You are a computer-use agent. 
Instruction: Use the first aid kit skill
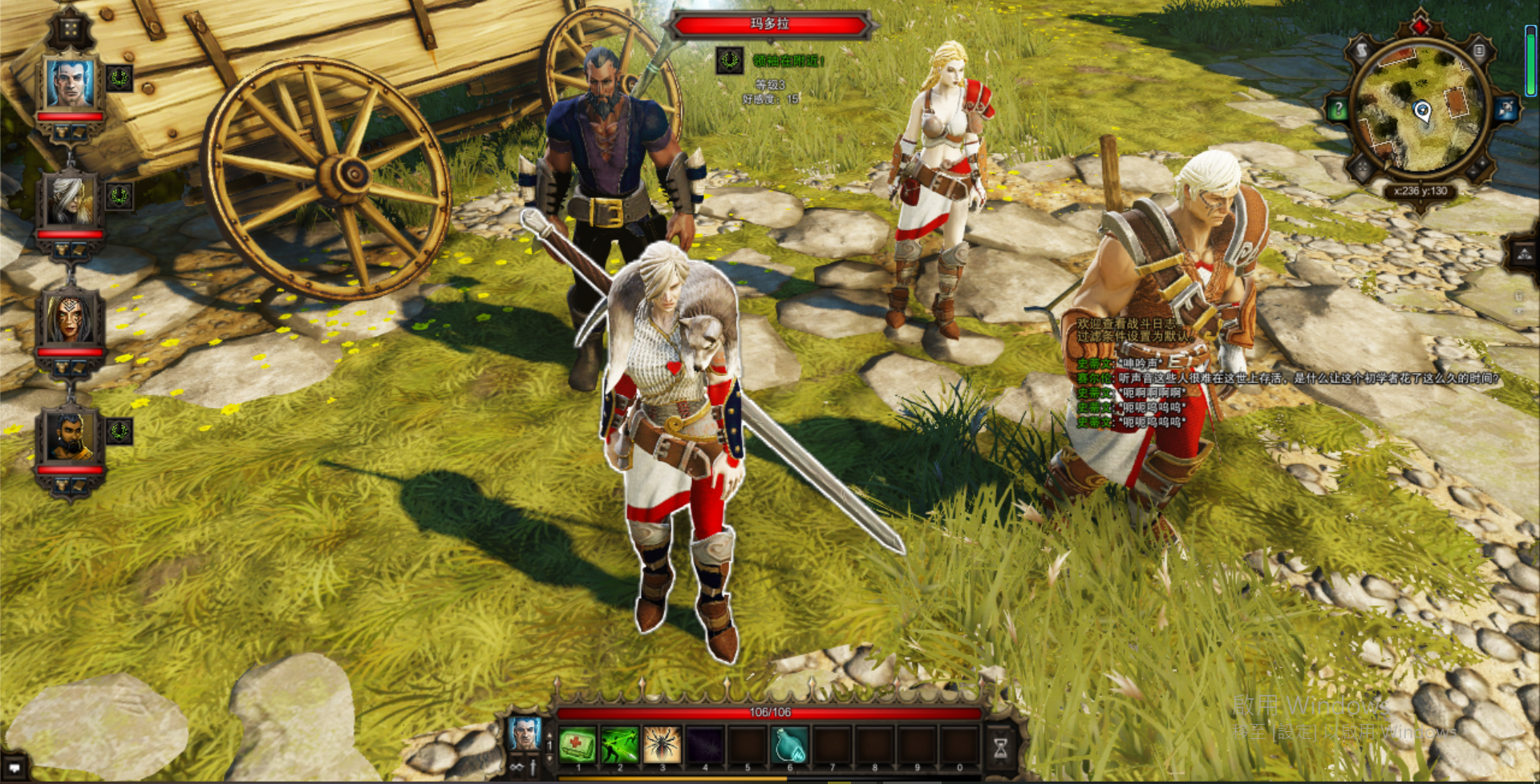coord(577,745)
